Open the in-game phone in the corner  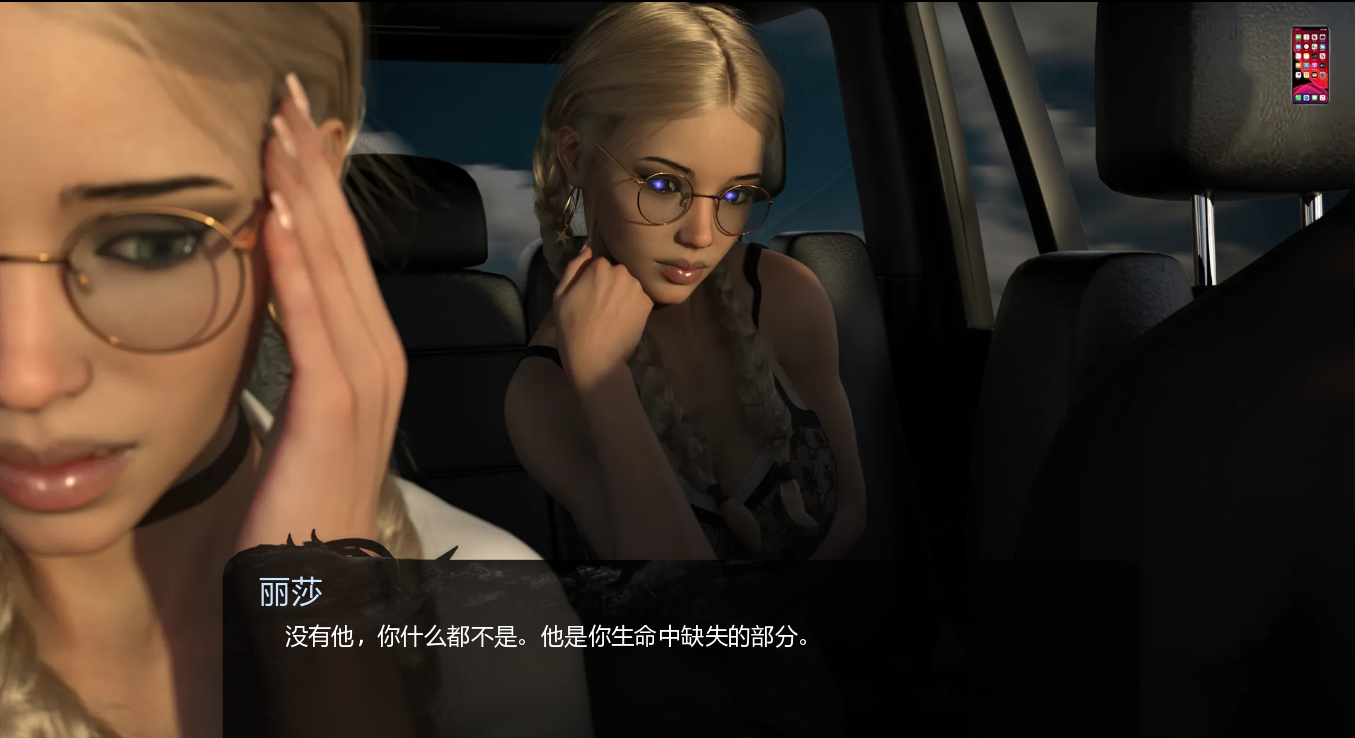[x=1310, y=65]
